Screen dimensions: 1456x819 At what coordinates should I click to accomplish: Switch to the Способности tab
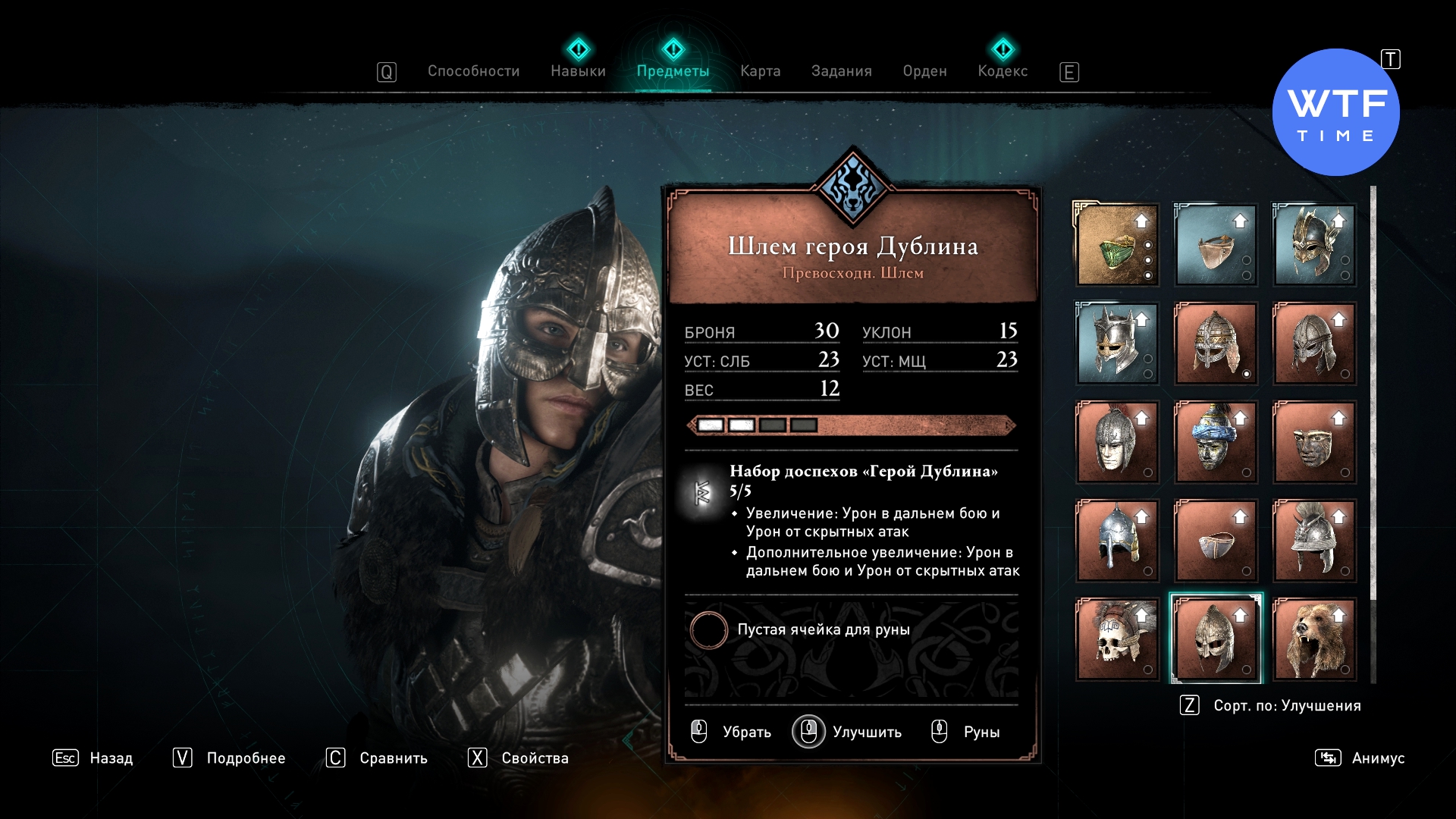pyautogui.click(x=473, y=71)
